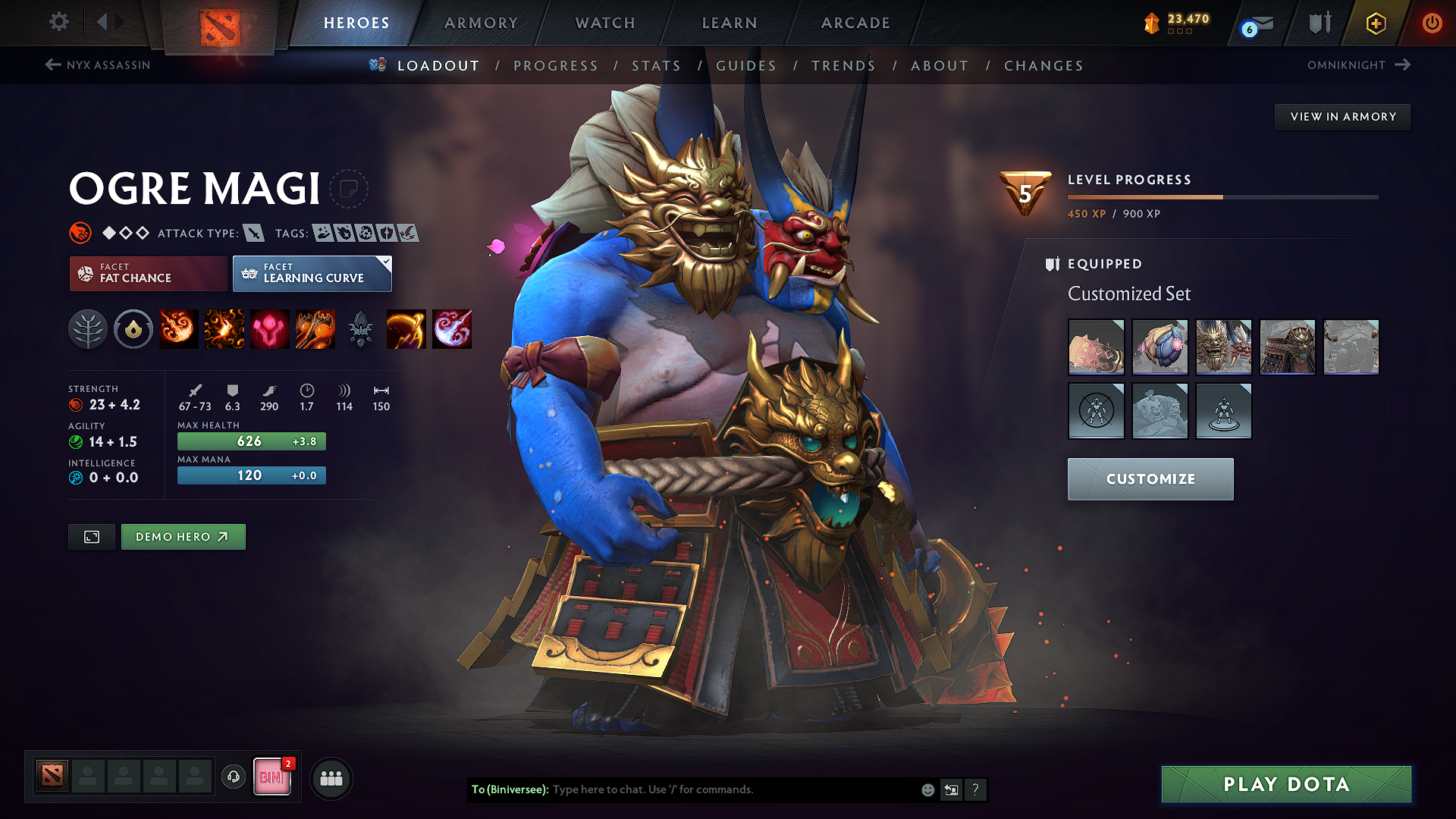Open the first Customized Set item thumbnail
This screenshot has height=819, width=1456.
coord(1096,347)
